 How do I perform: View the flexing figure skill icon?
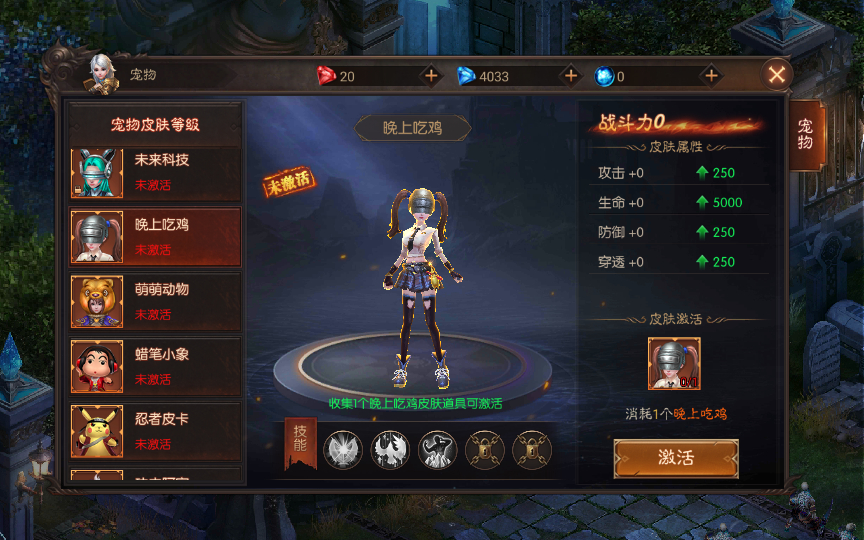point(437,450)
